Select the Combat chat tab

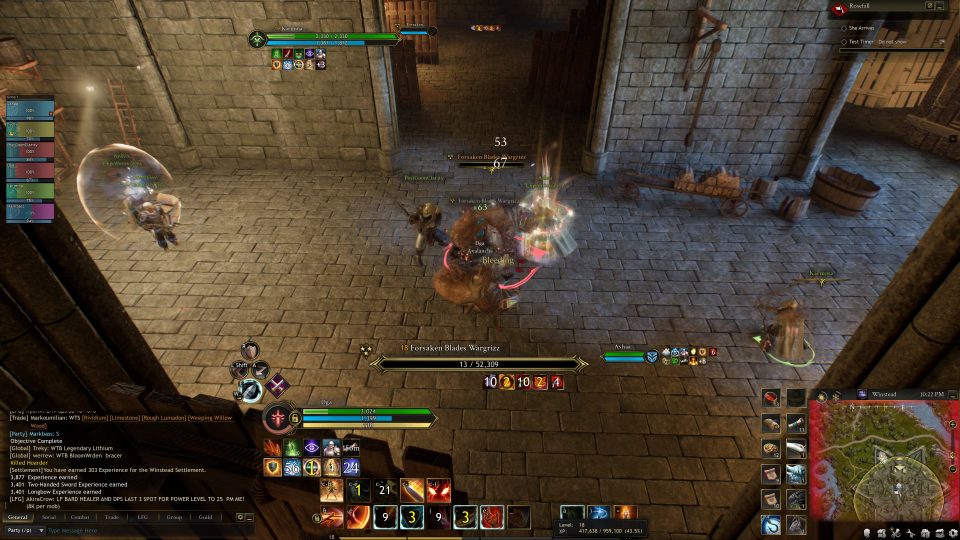tap(79, 517)
